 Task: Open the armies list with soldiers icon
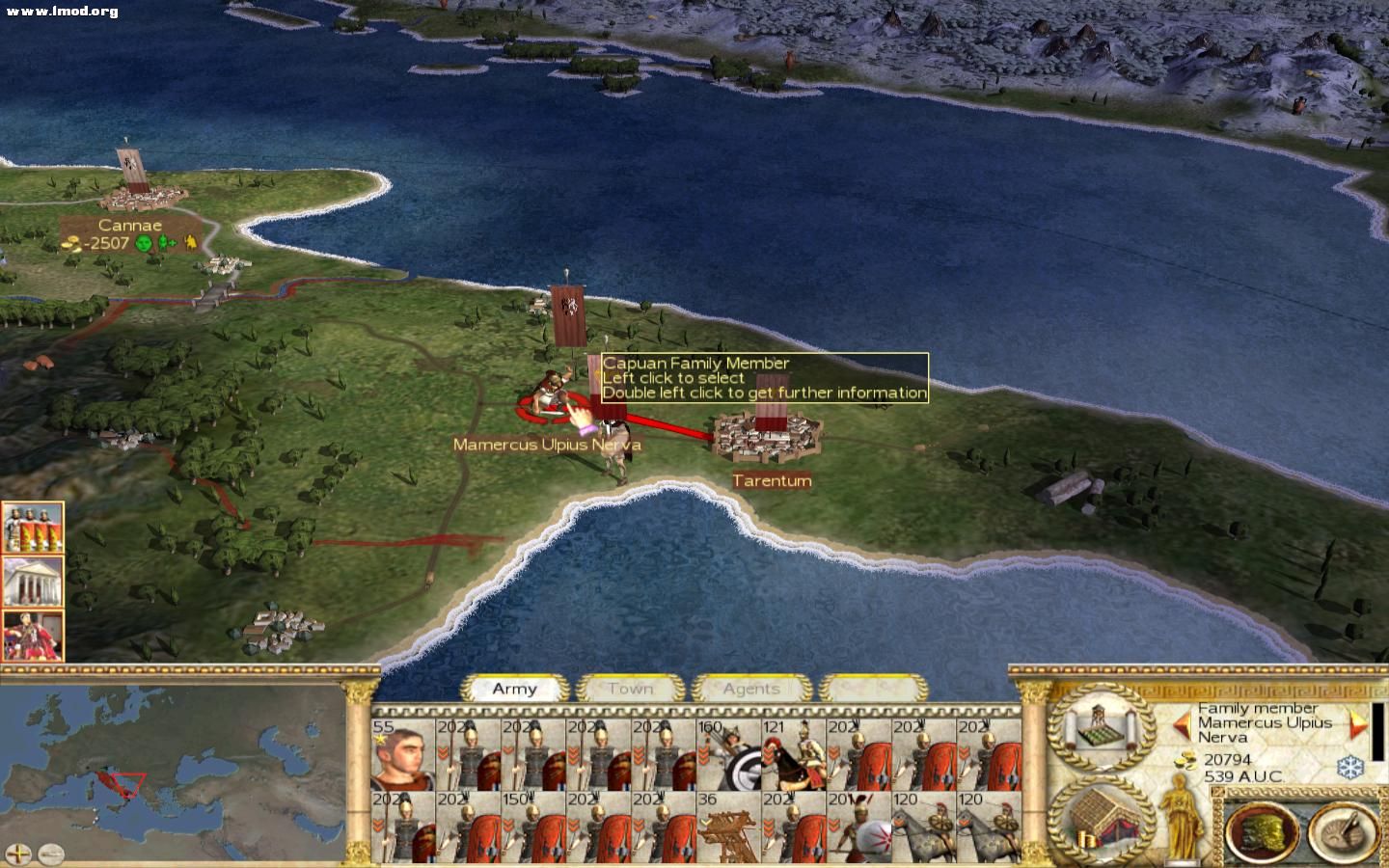coord(33,528)
